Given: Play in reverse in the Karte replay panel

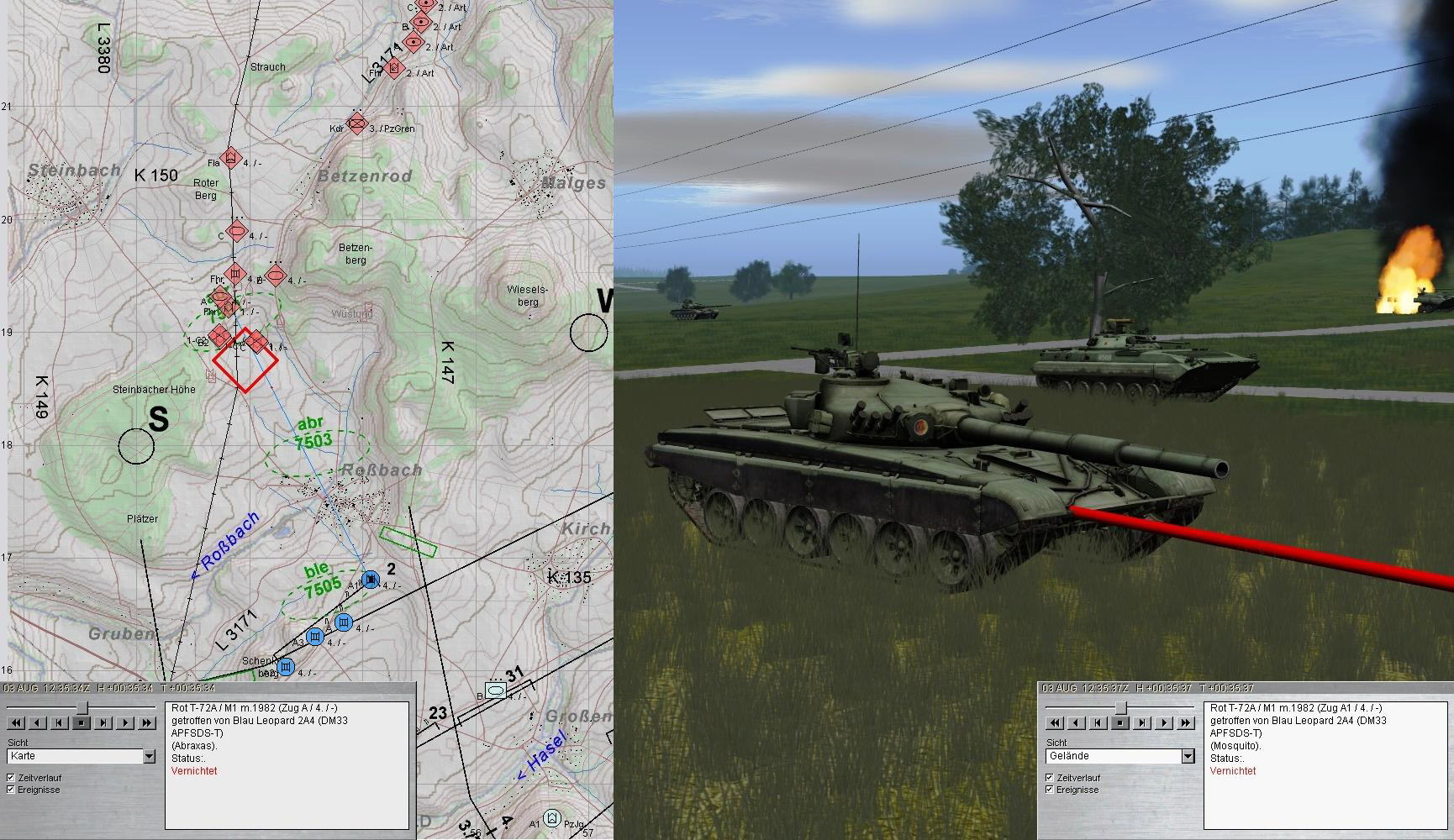Looking at the screenshot, I should pyautogui.click(x=38, y=722).
